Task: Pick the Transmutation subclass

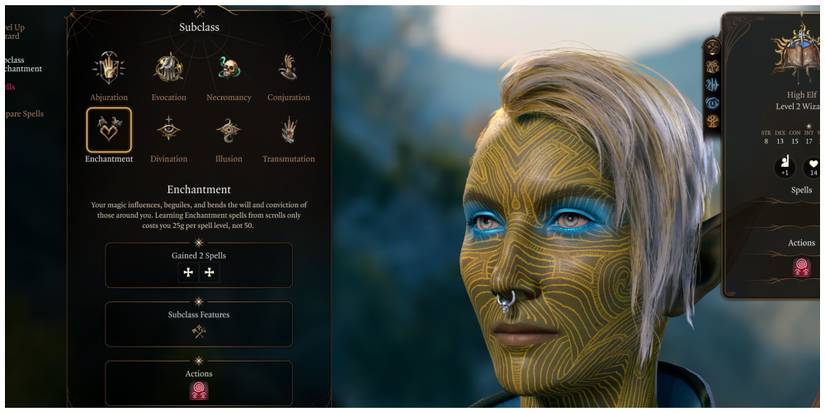Action: click(288, 130)
